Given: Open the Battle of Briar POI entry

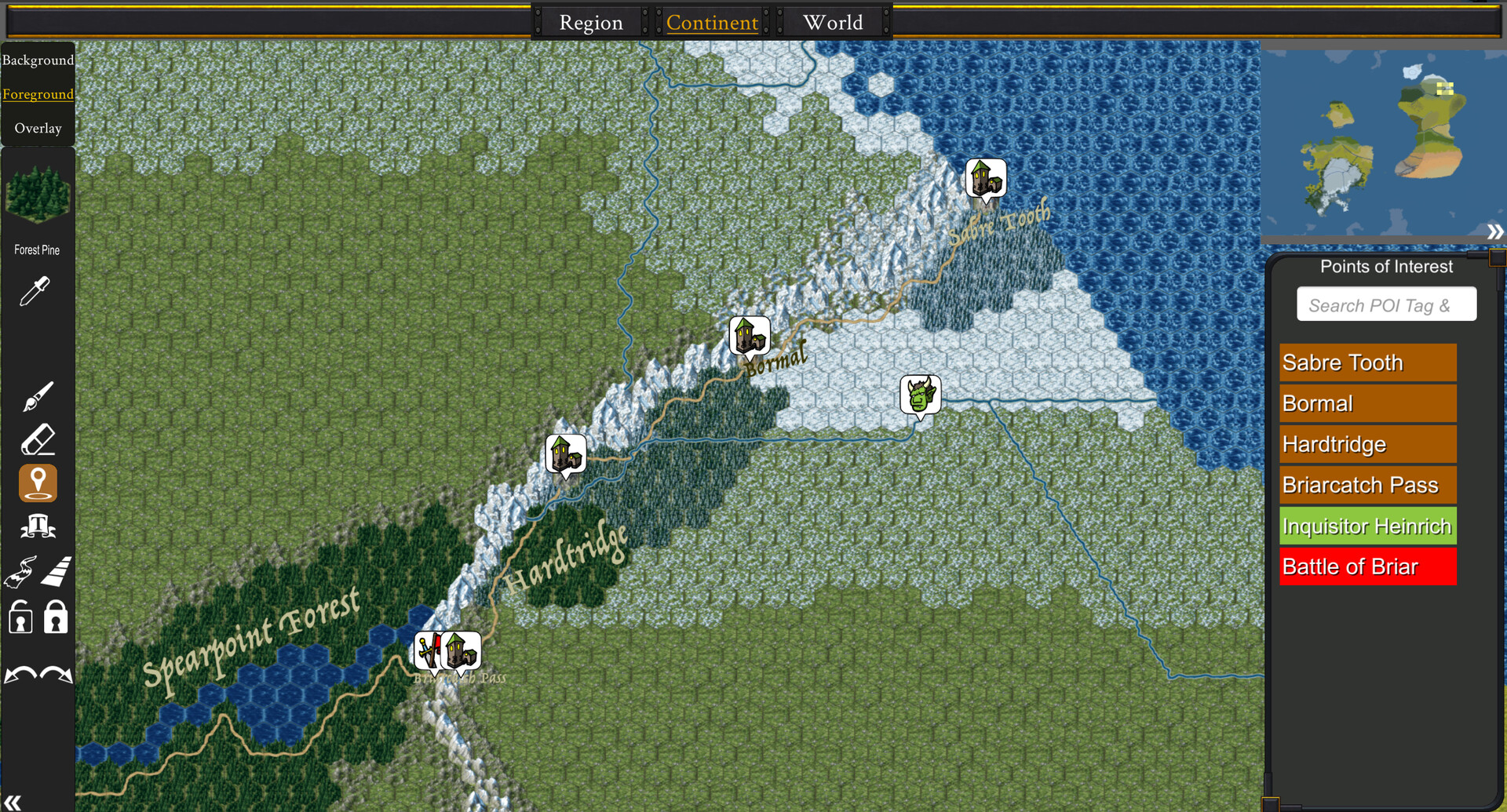Looking at the screenshot, I should (1367, 566).
